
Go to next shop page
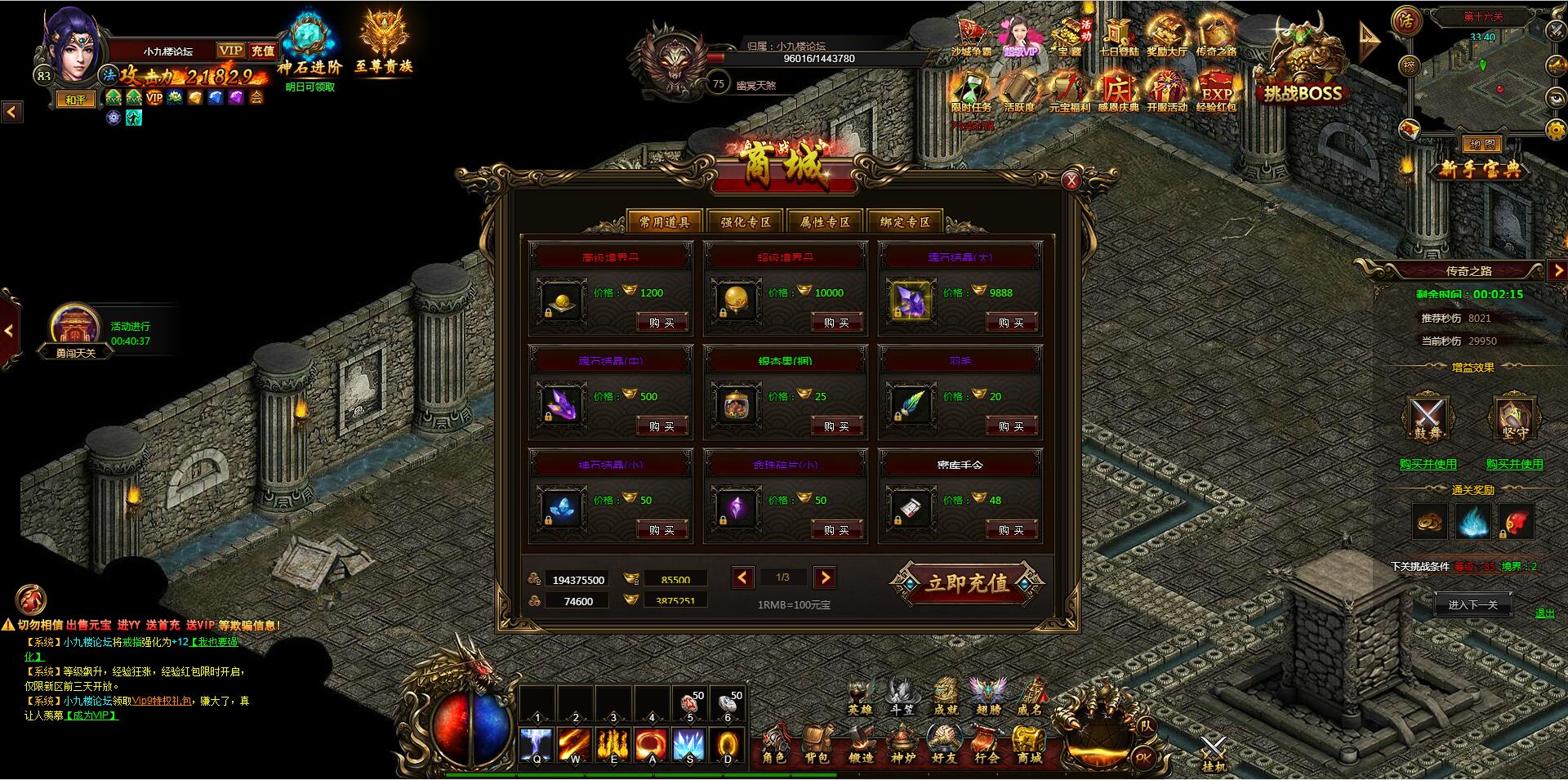[825, 578]
